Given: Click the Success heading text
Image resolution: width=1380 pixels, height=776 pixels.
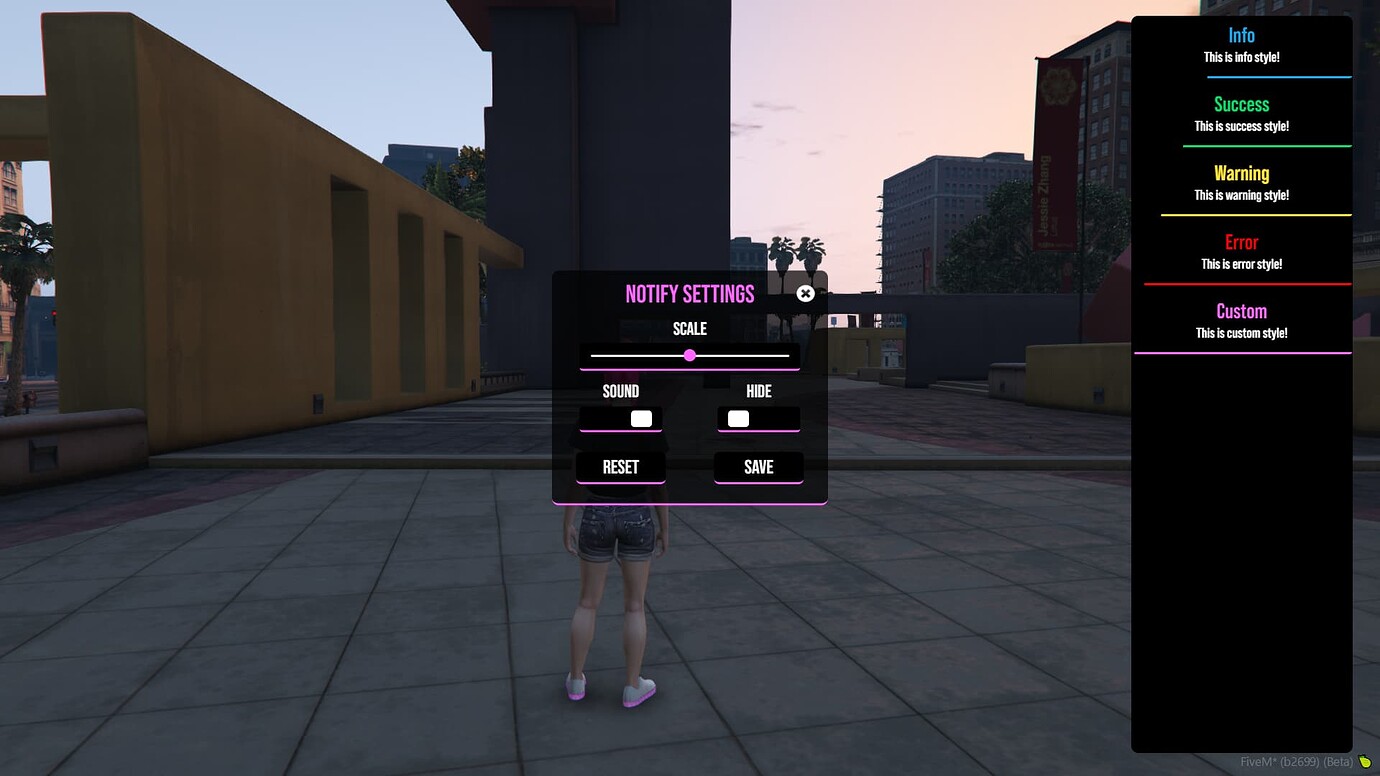Looking at the screenshot, I should tap(1241, 104).
